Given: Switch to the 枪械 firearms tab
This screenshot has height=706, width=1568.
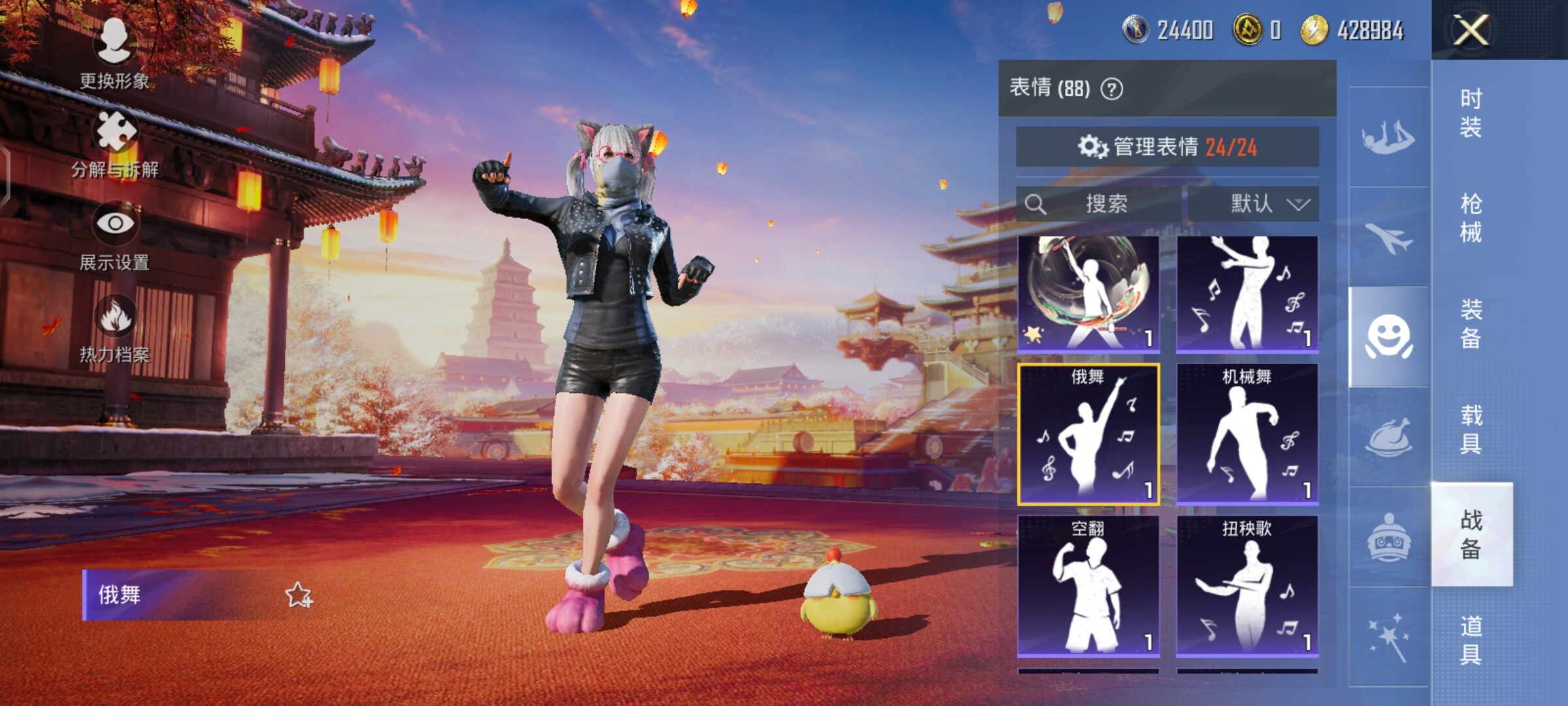Looking at the screenshot, I should (x=1471, y=218).
